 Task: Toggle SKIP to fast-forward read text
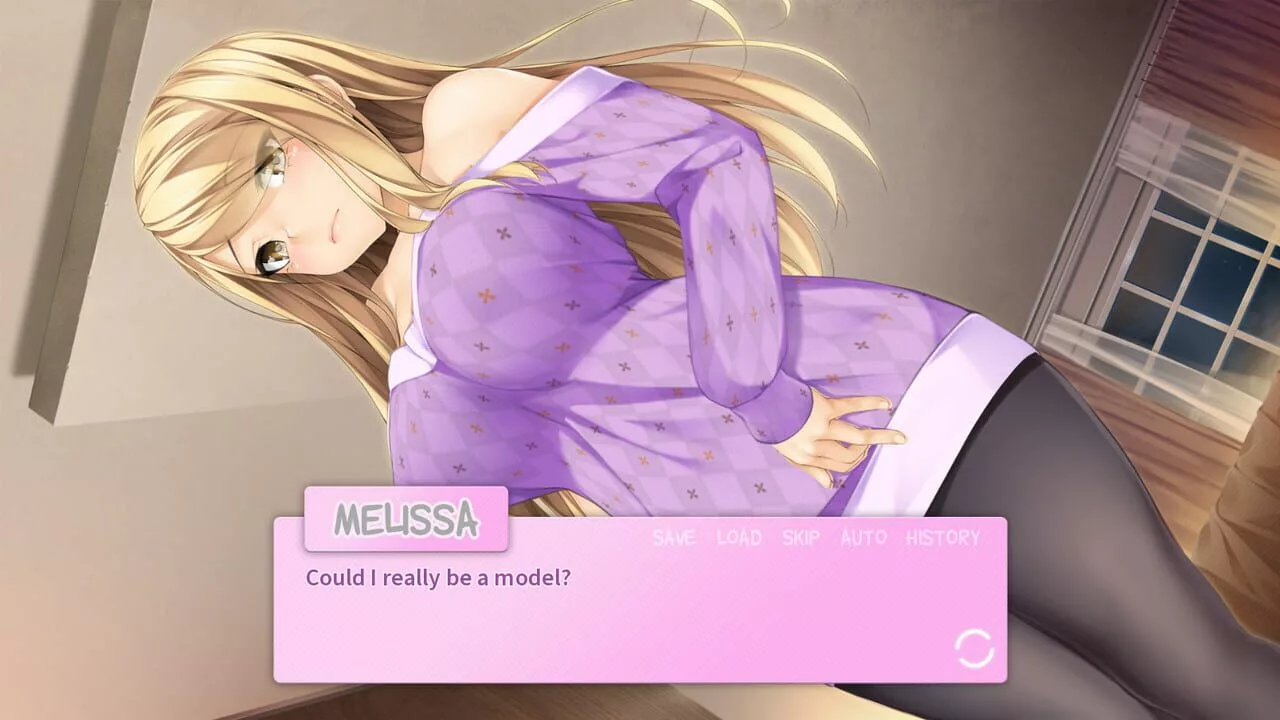tap(799, 538)
